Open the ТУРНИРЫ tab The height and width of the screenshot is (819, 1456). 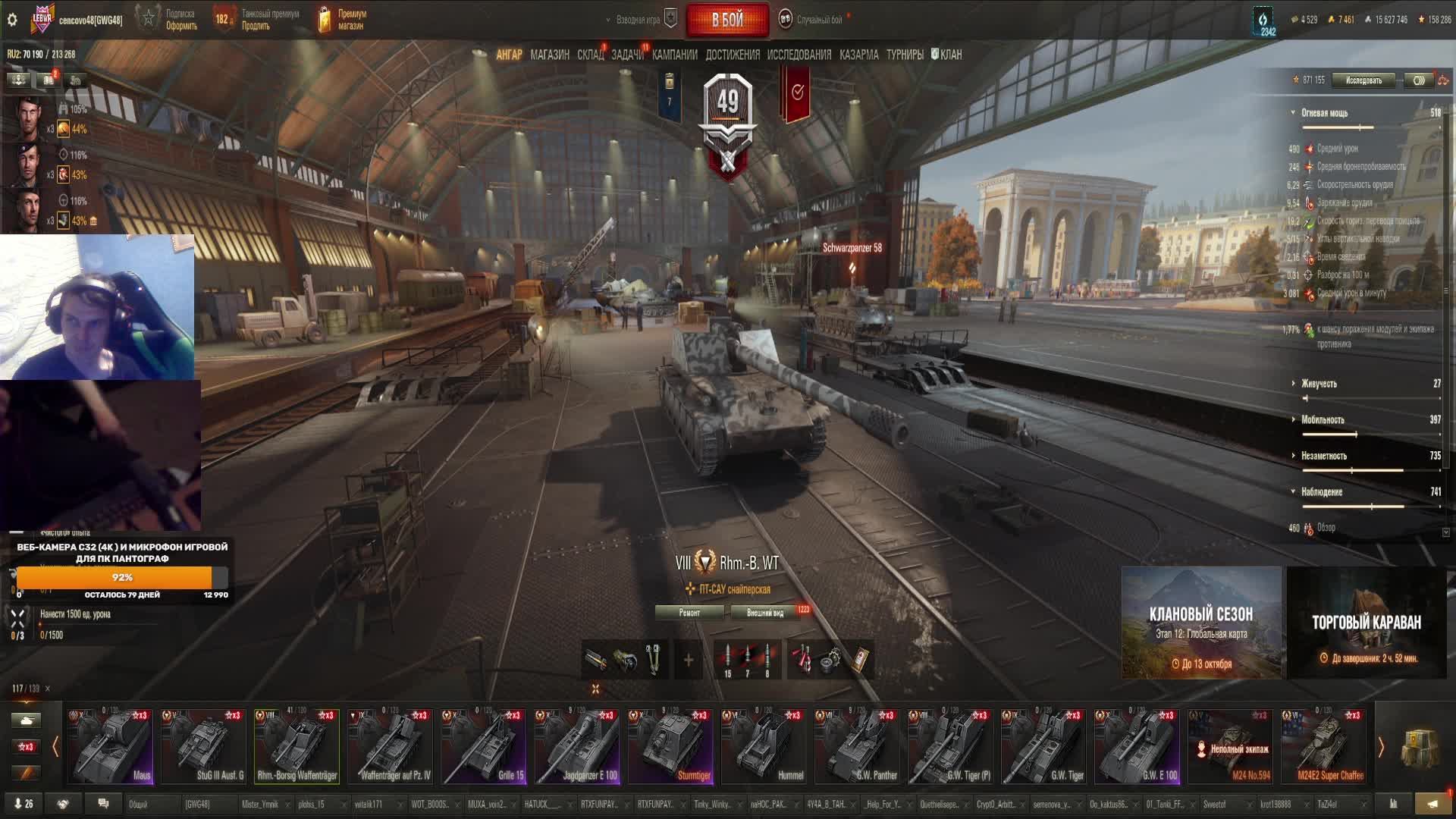pyautogui.click(x=904, y=55)
